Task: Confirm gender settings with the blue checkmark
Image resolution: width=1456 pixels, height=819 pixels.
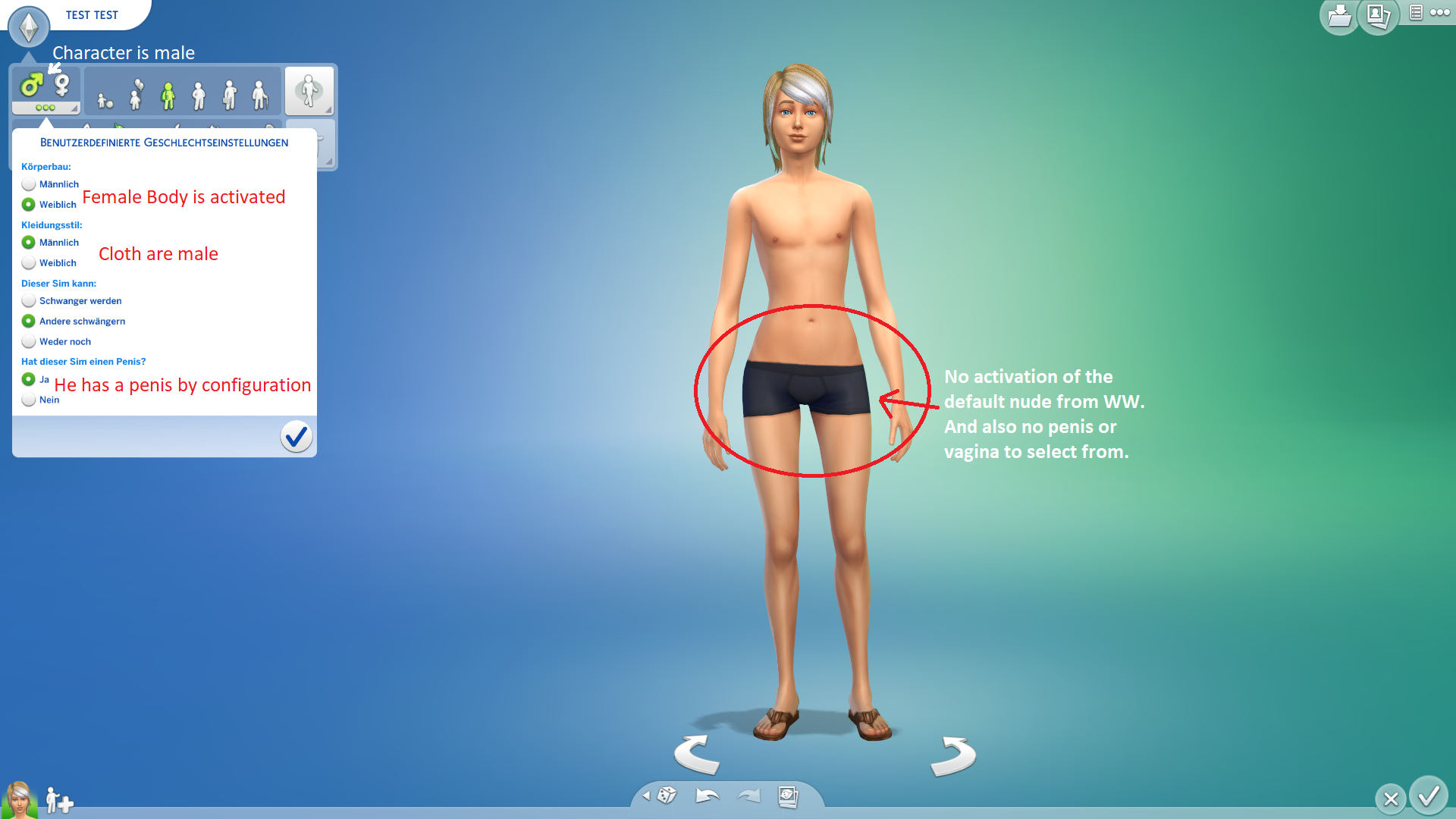Action: [296, 436]
